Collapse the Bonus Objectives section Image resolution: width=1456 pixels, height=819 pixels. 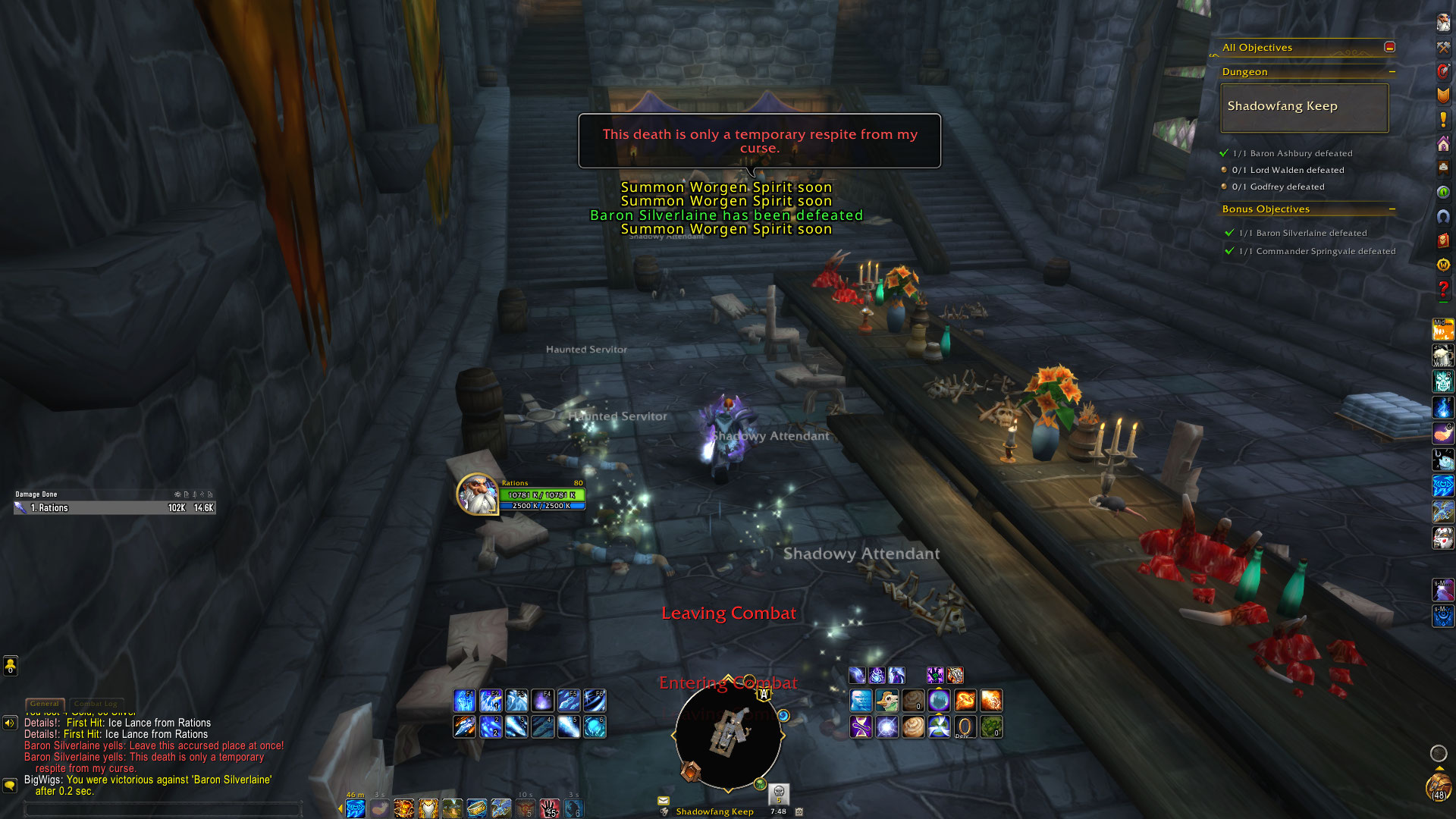[1392, 209]
